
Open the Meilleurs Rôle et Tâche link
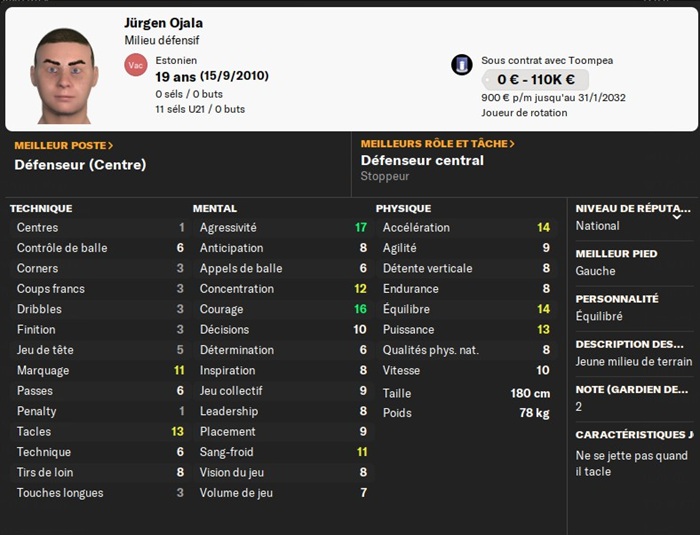[x=437, y=144]
